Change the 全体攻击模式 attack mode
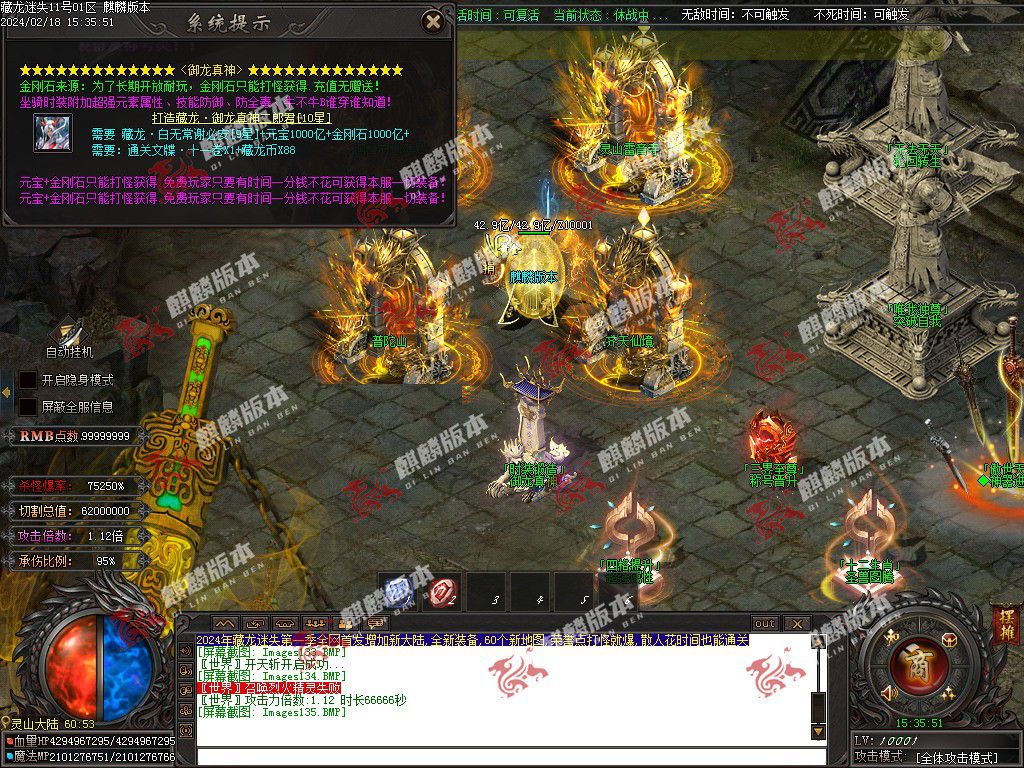Screen dimensions: 1024x768 pyautogui.click(x=957, y=758)
